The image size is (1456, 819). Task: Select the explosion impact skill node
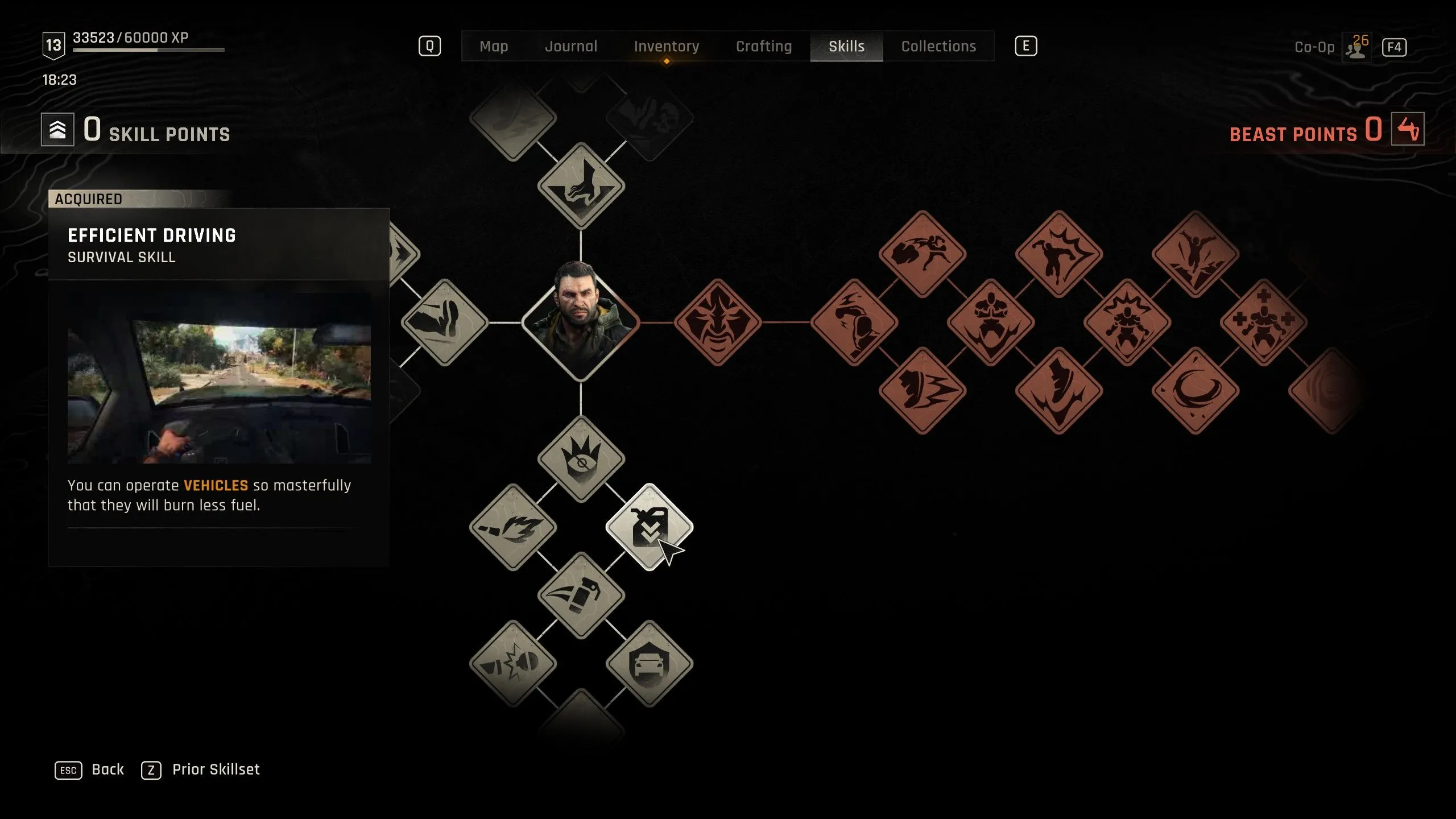513,664
